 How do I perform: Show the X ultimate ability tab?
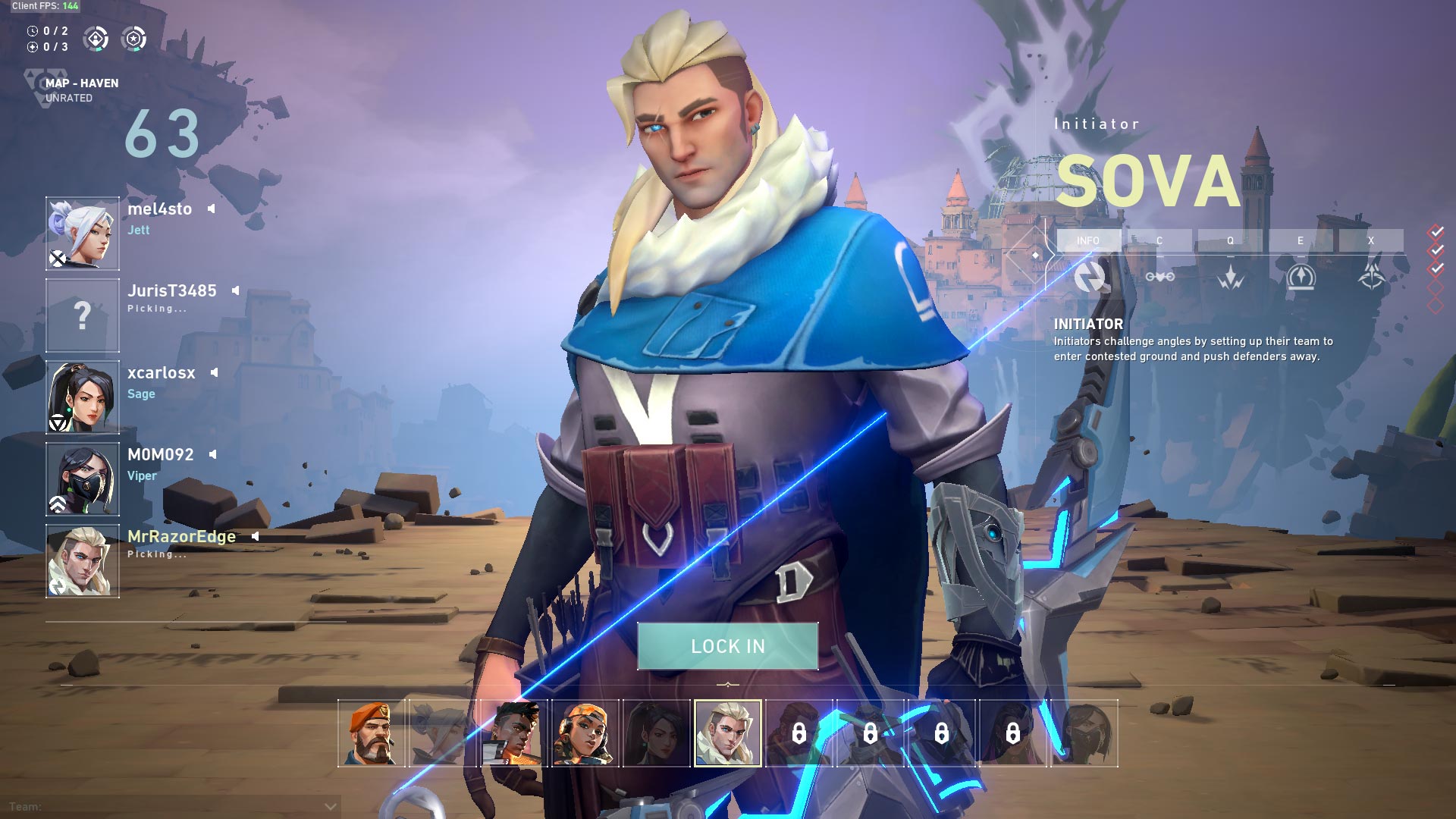[x=1371, y=240]
